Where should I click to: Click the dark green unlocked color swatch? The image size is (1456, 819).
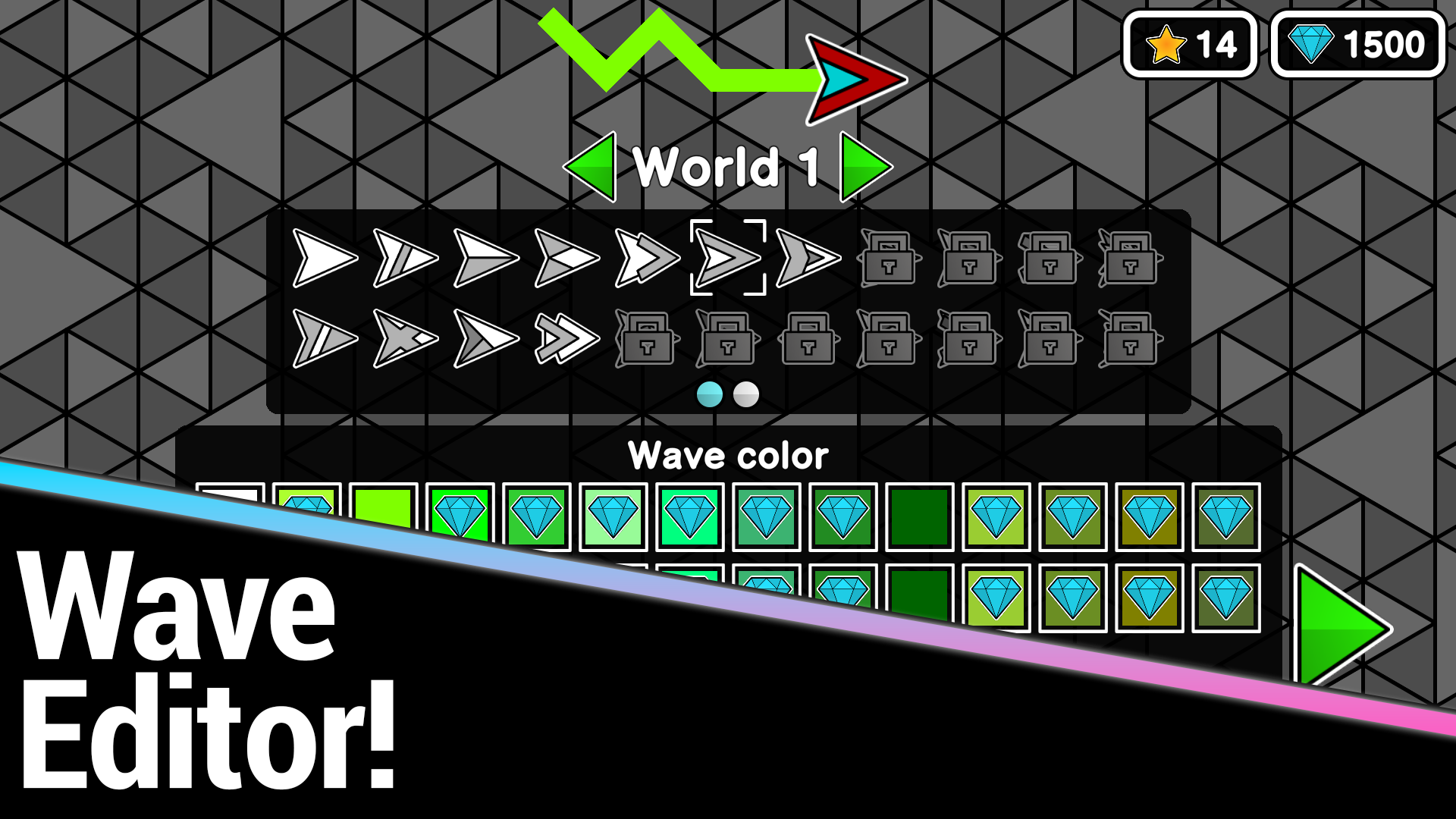point(919,516)
